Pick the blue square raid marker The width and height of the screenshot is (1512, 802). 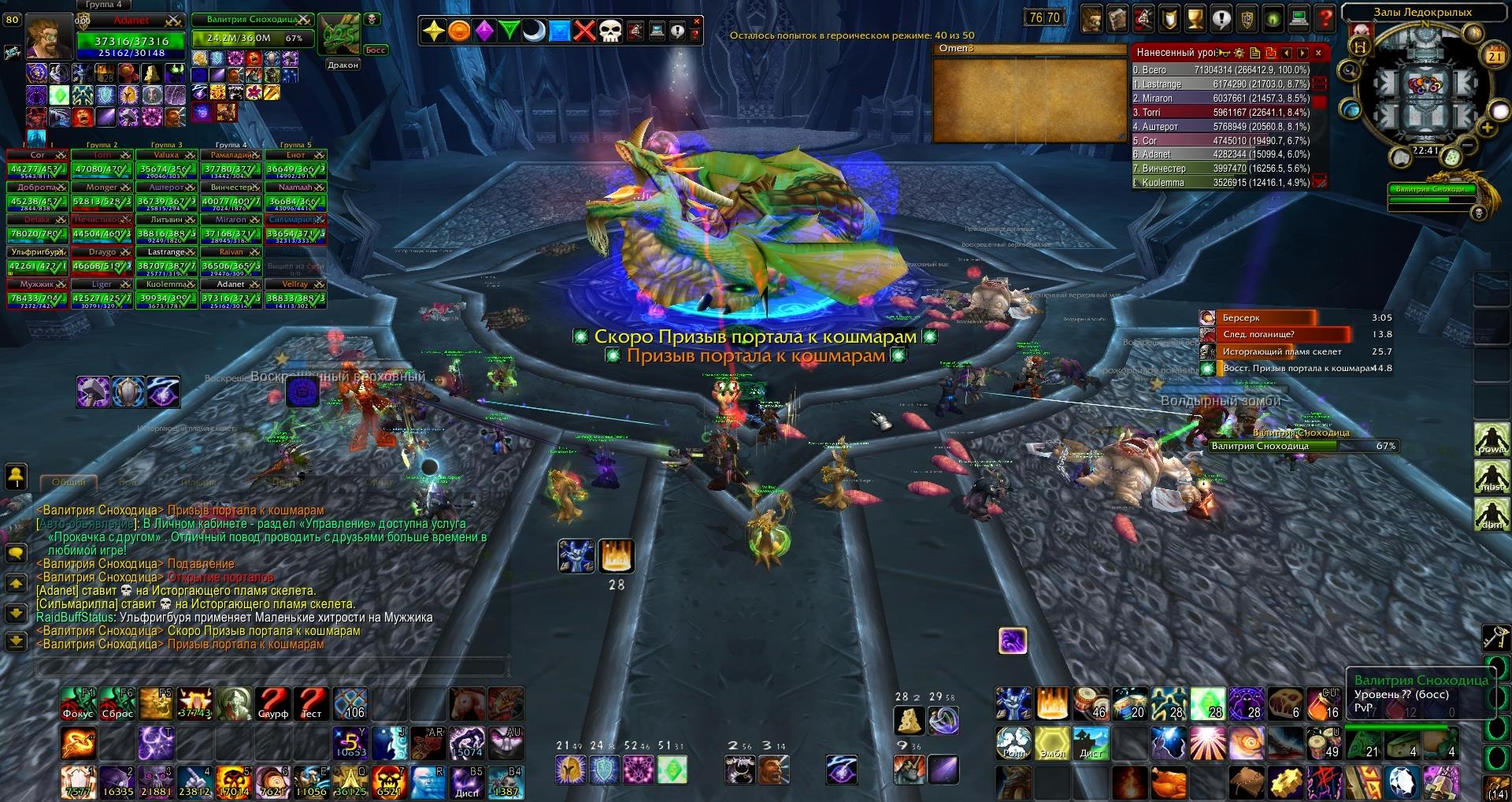(559, 32)
